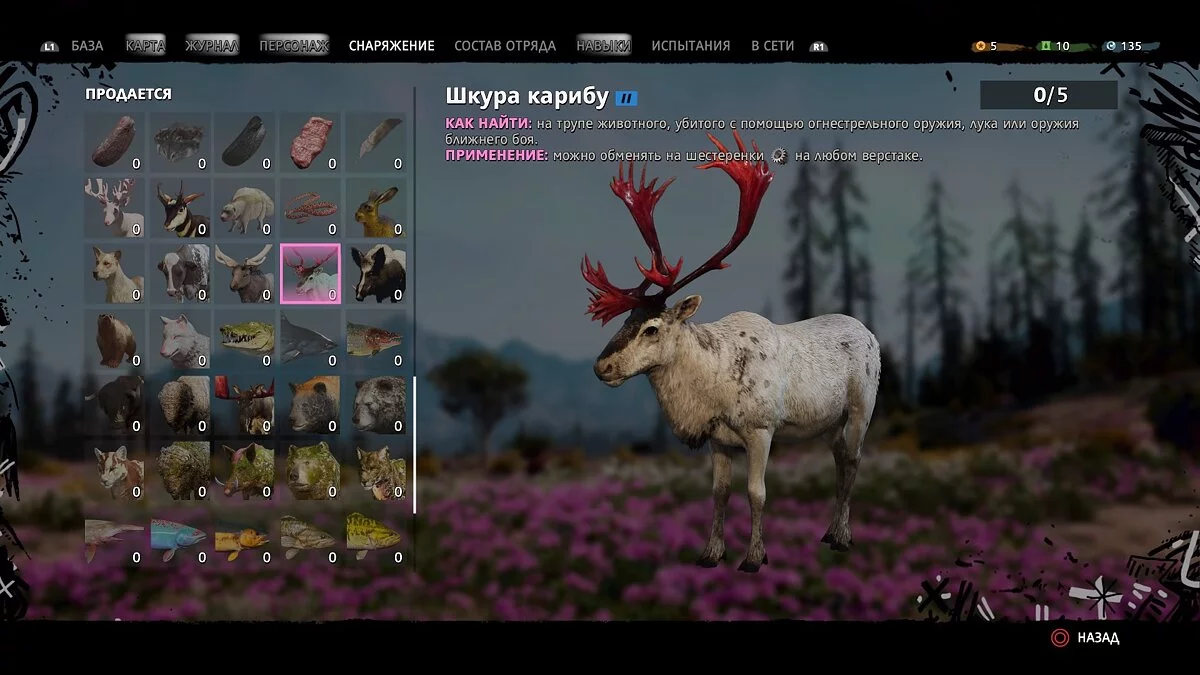Select the shark item slot
Image resolution: width=1200 pixels, height=675 pixels.
tap(310, 339)
